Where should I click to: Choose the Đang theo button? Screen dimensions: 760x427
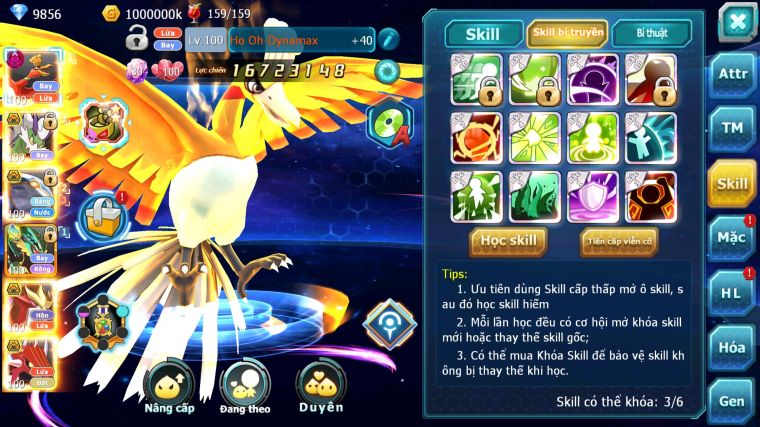(x=246, y=387)
